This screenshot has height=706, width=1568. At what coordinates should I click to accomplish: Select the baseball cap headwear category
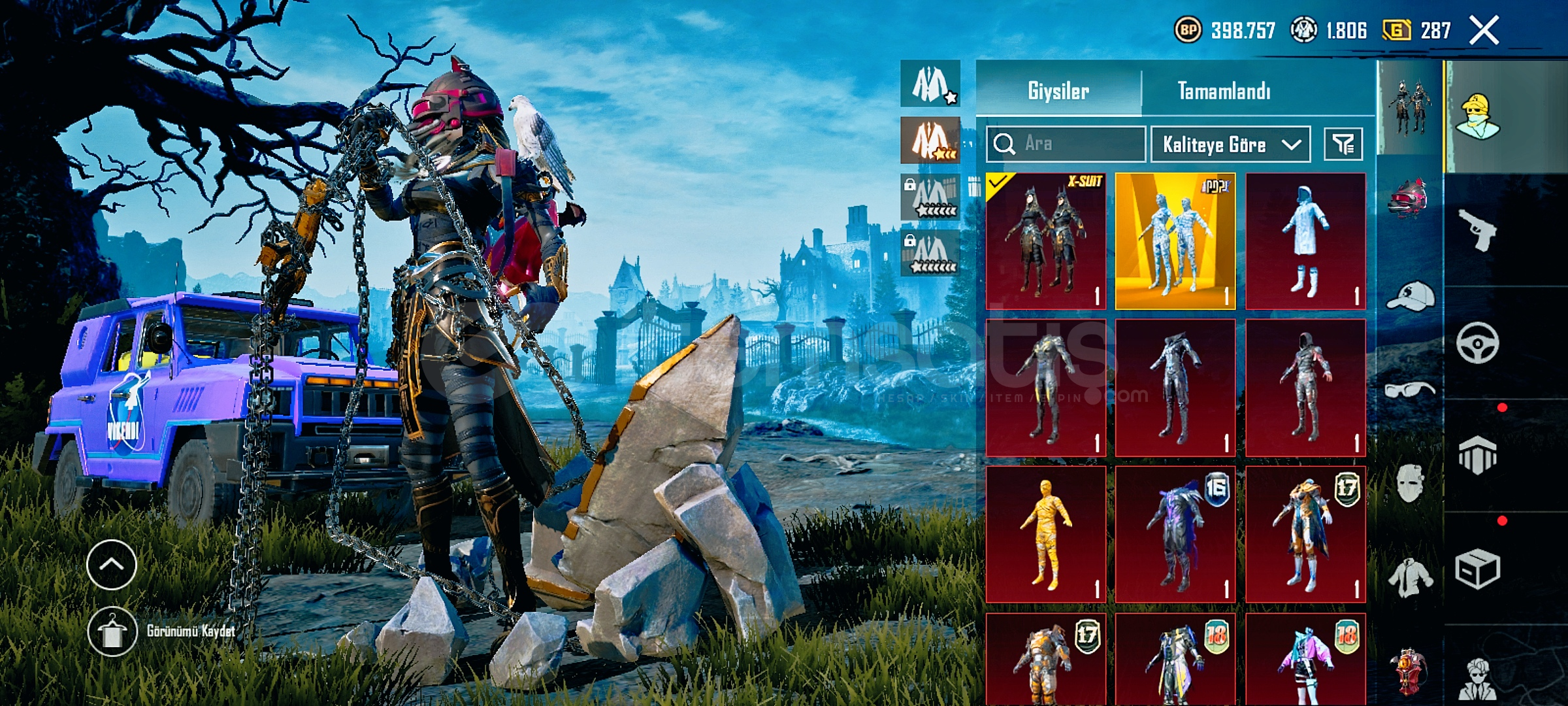[x=1409, y=296]
